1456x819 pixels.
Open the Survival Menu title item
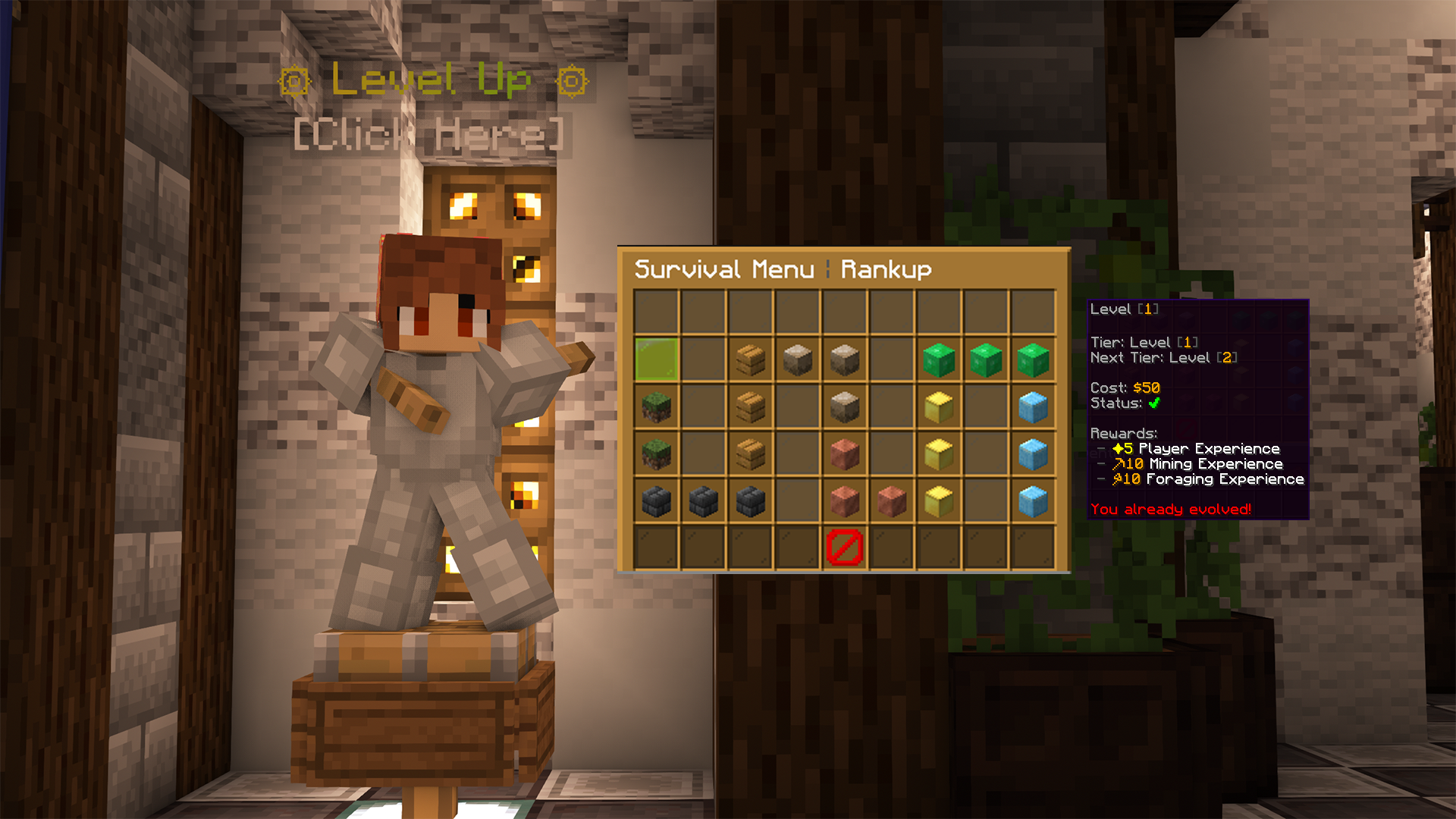[x=723, y=269]
